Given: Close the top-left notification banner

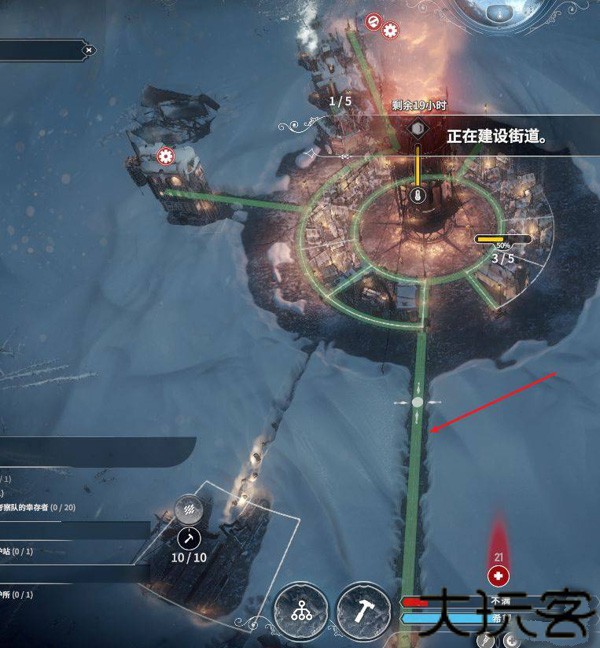Looking at the screenshot, I should coord(89,49).
